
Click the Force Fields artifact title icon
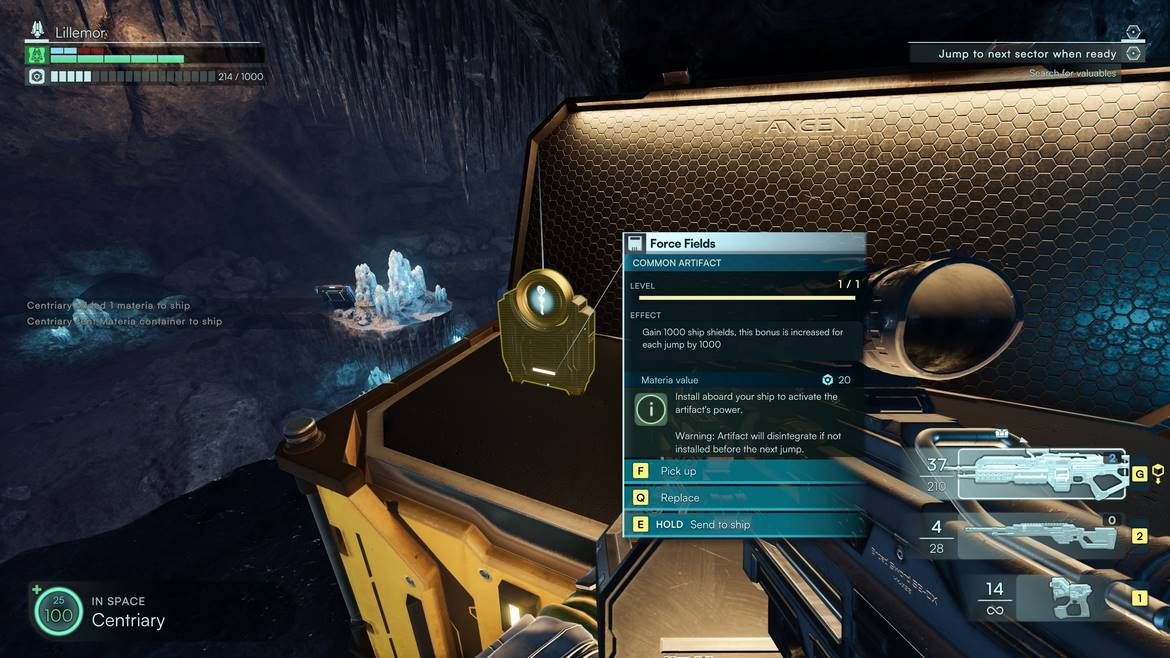636,243
